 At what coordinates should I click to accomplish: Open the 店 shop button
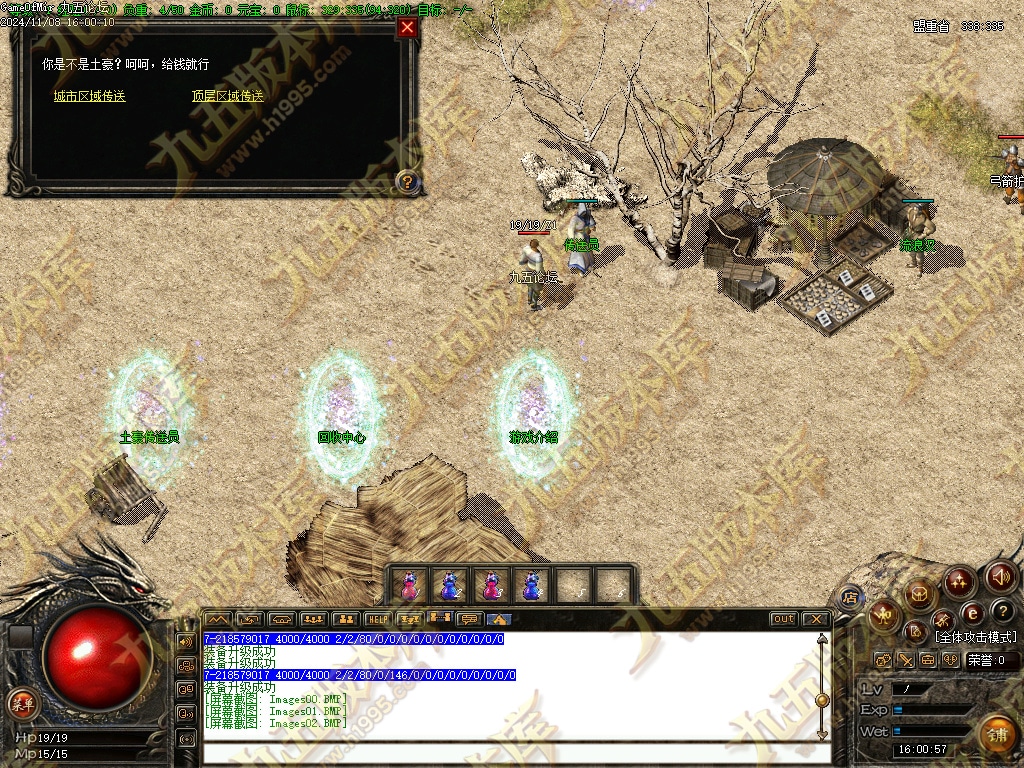point(850,598)
